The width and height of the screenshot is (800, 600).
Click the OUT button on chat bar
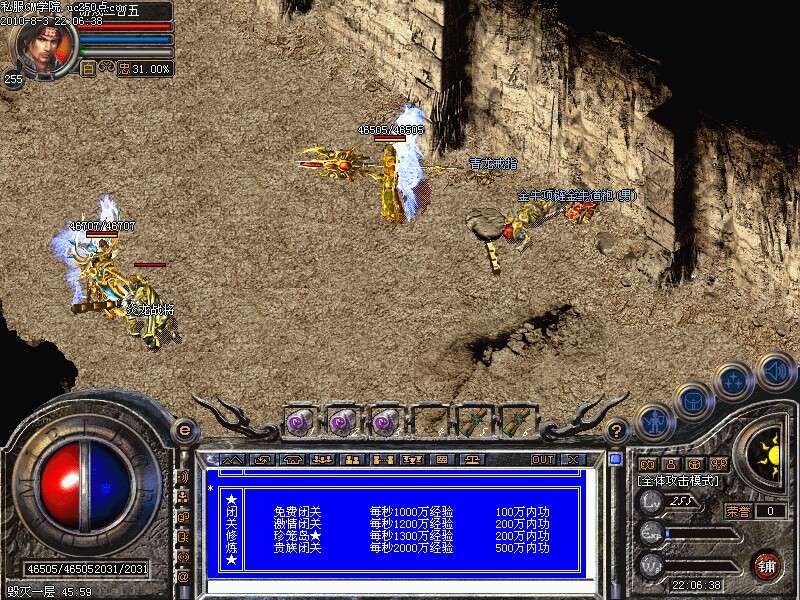click(542, 460)
